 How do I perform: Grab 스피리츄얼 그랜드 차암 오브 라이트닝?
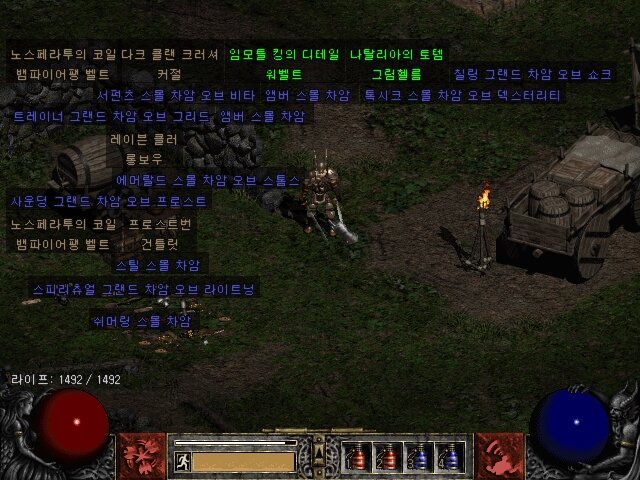point(144,289)
